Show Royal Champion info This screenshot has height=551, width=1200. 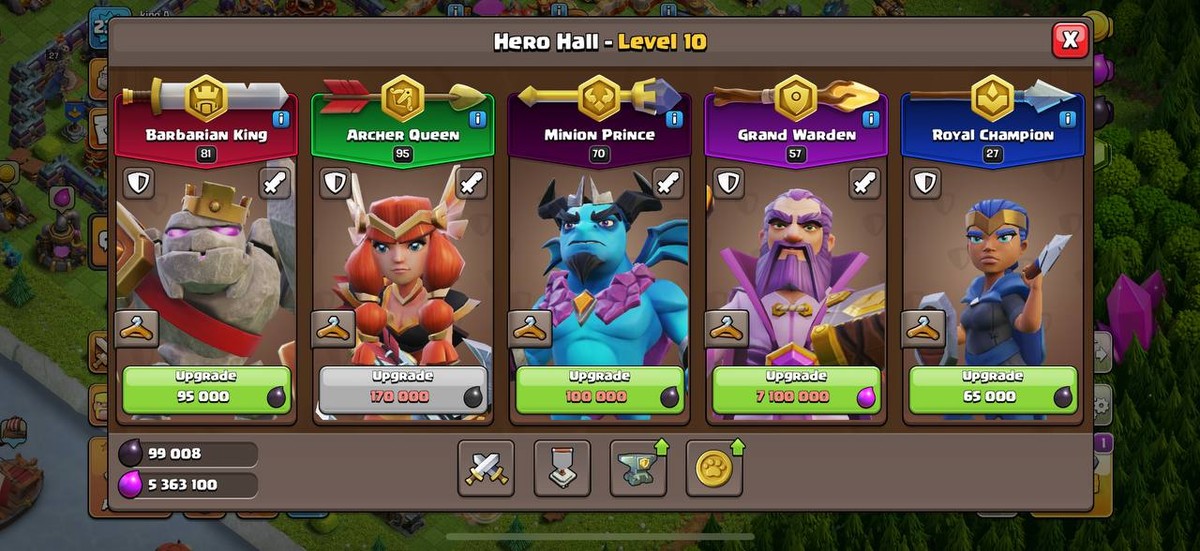pos(1068,119)
